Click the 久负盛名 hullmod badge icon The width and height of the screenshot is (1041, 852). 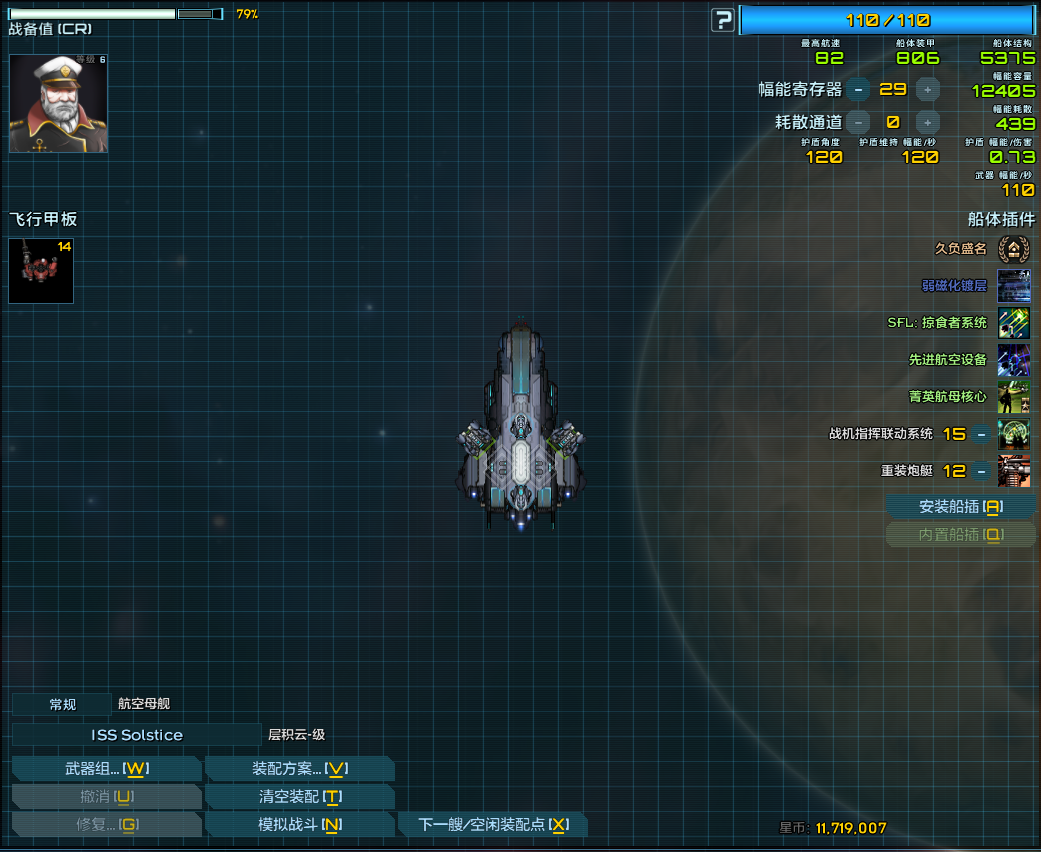pyautogui.click(x=1013, y=248)
